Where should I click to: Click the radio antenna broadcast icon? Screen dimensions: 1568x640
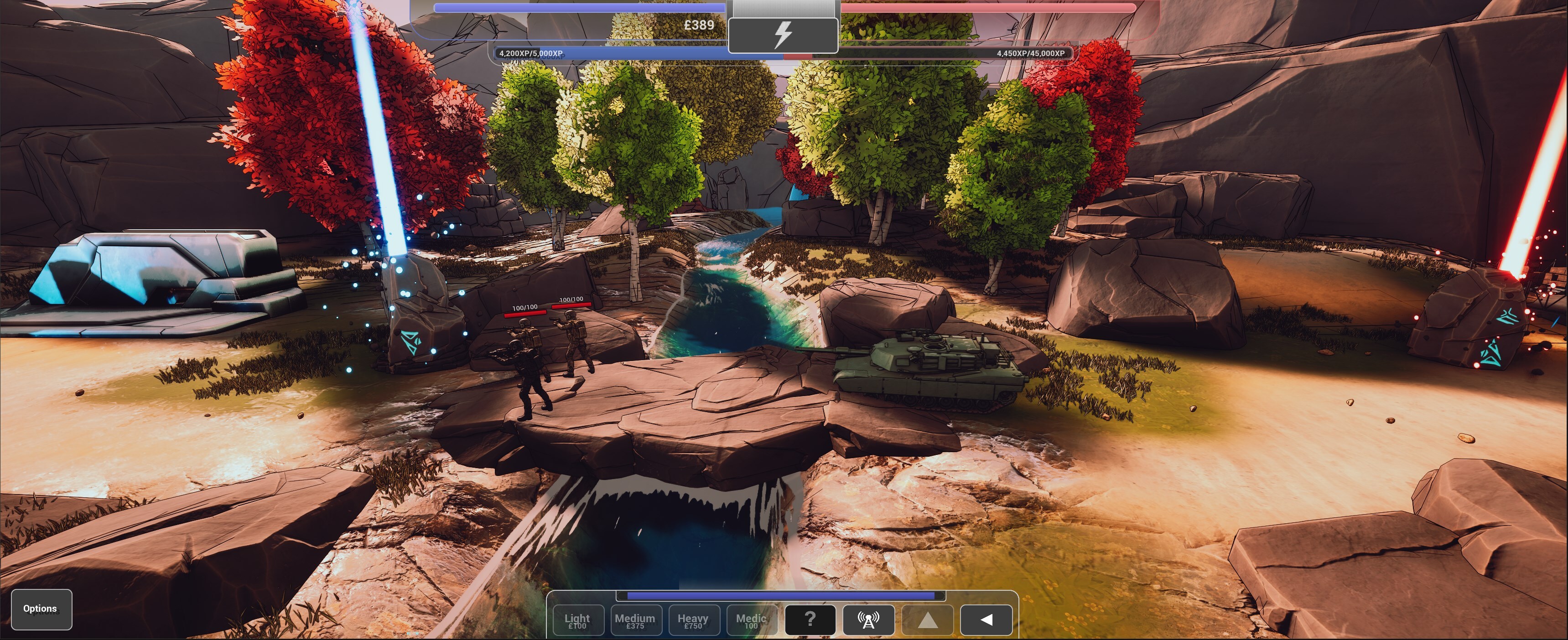coord(869,619)
